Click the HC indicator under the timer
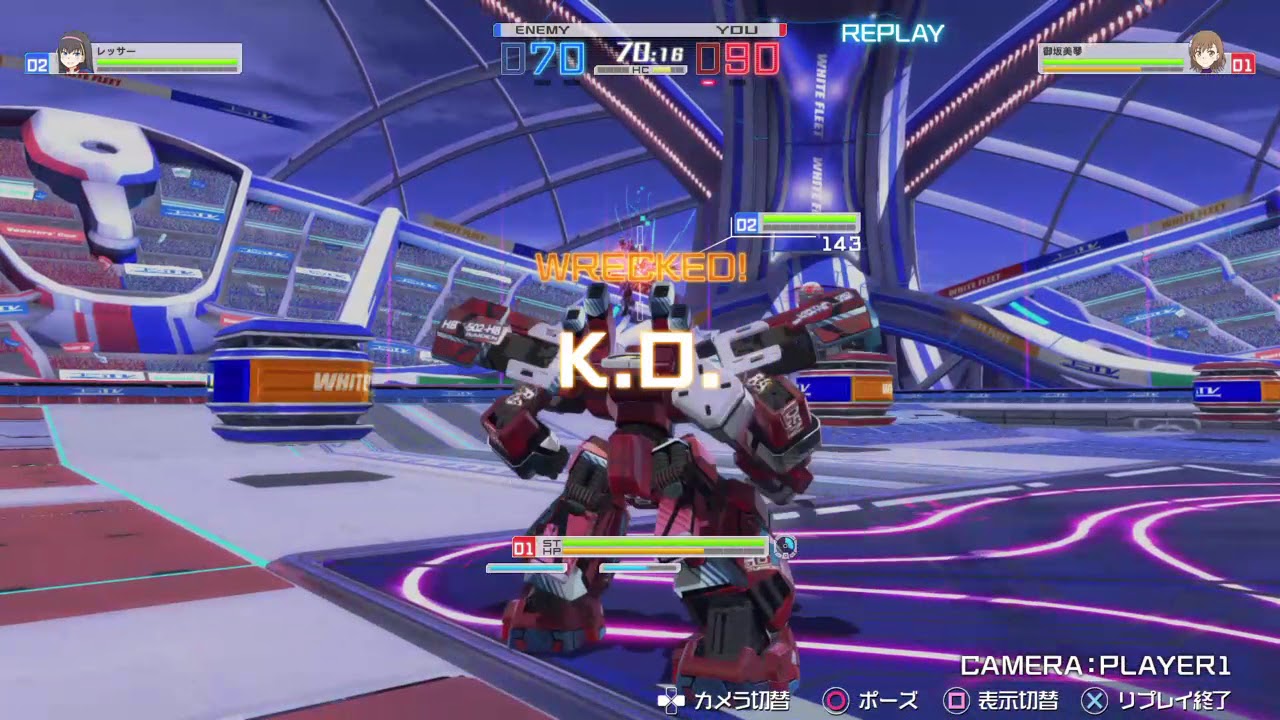The height and width of the screenshot is (720, 1280). click(x=640, y=70)
